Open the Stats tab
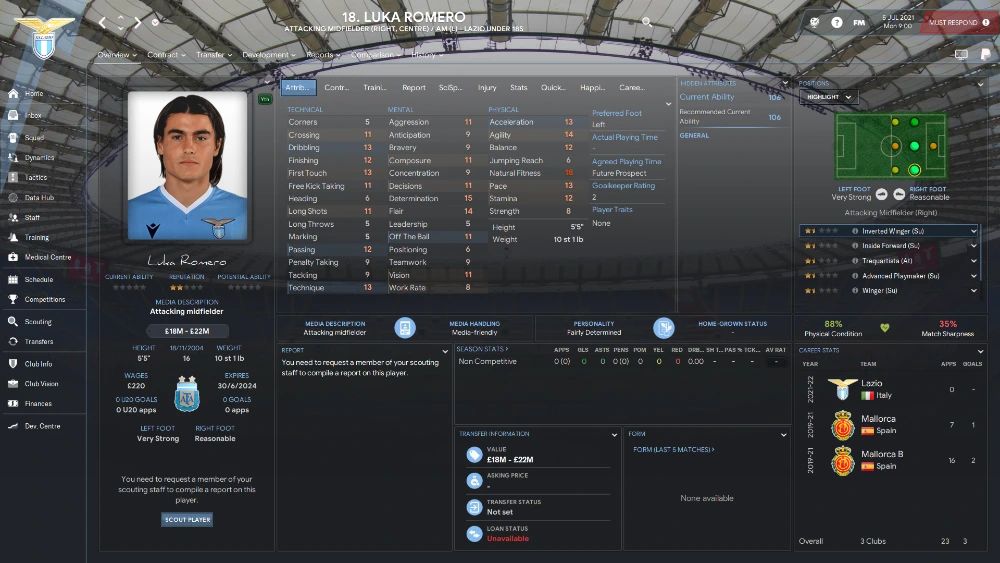This screenshot has height=563, width=1000. 518,88
